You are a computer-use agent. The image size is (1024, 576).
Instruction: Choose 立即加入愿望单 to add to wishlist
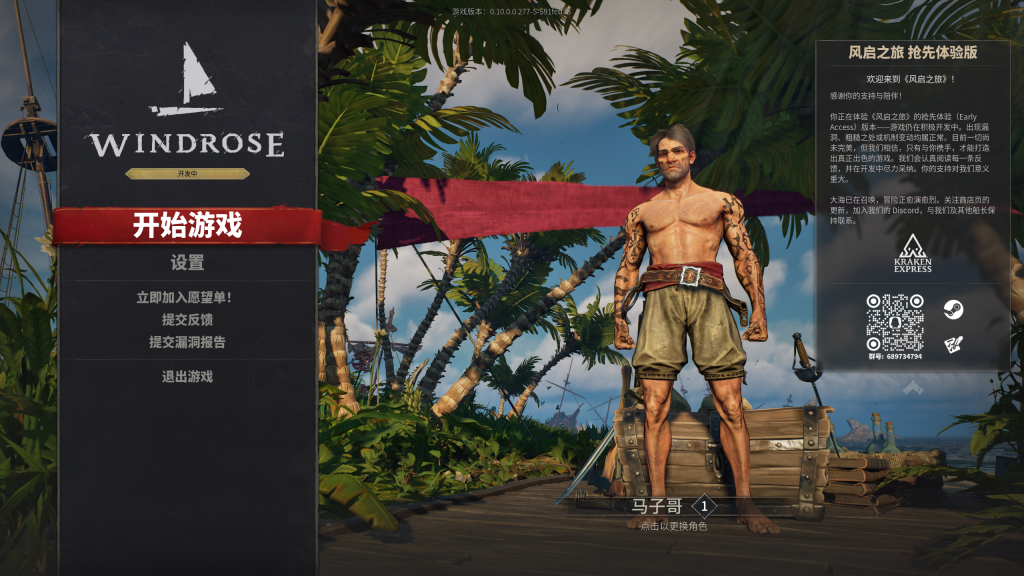point(187,297)
